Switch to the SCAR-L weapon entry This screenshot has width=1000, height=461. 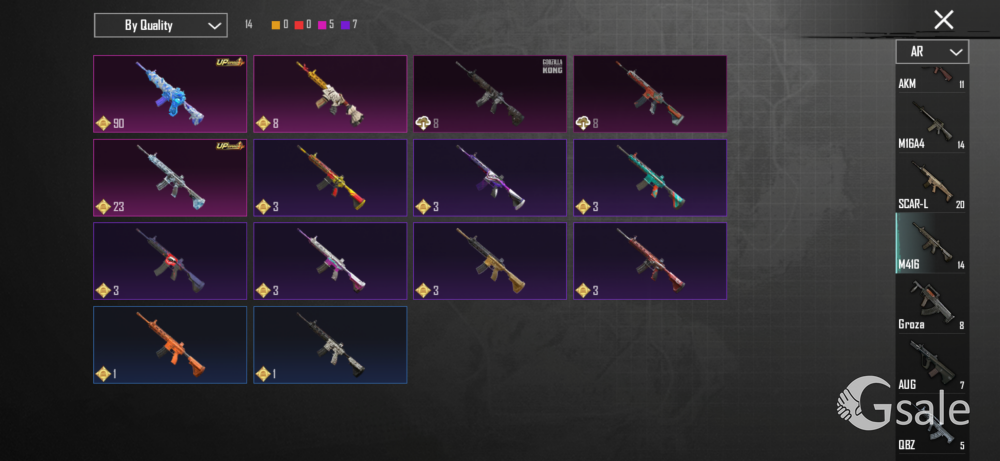(931, 185)
